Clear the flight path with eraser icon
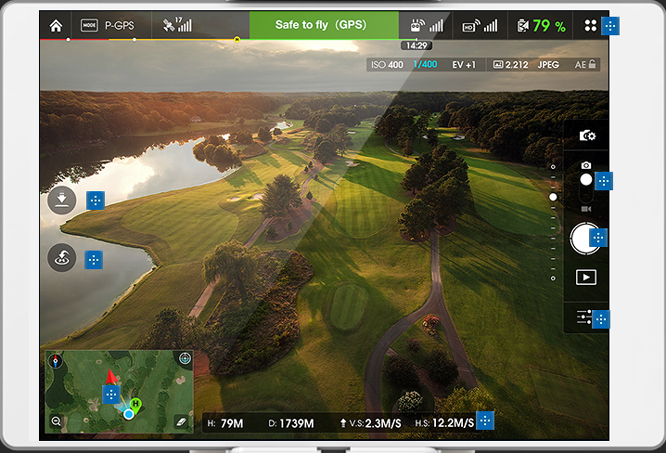The width and height of the screenshot is (666, 453). (x=181, y=421)
